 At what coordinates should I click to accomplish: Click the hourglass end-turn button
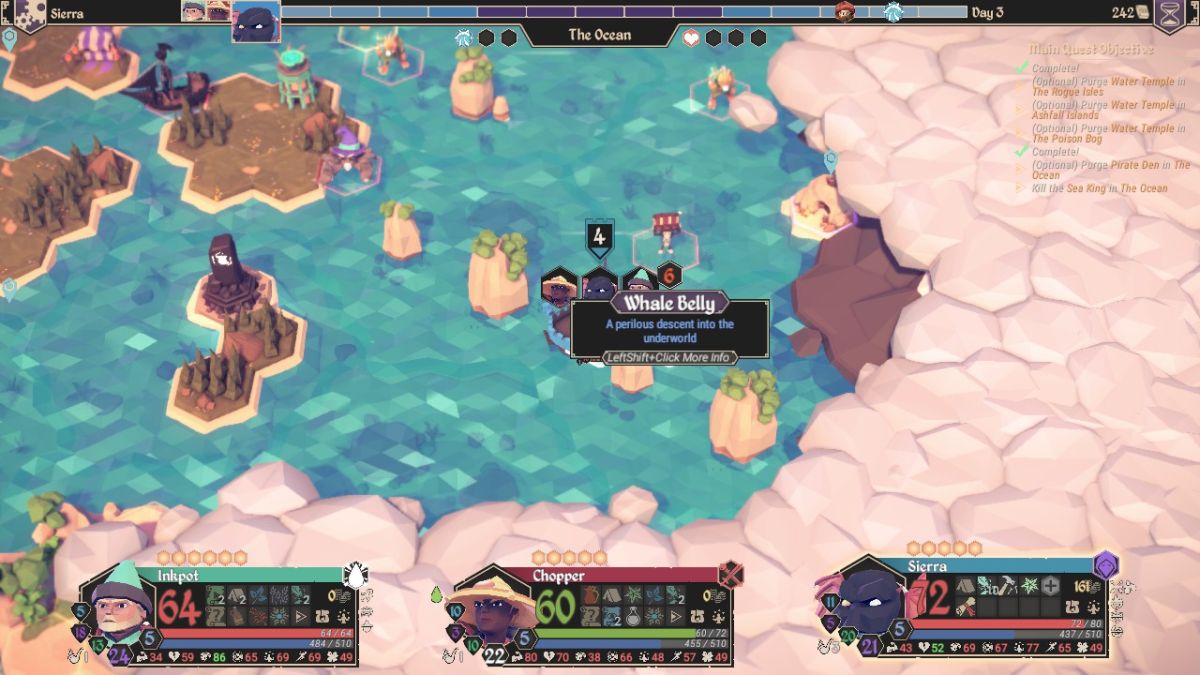(1168, 14)
